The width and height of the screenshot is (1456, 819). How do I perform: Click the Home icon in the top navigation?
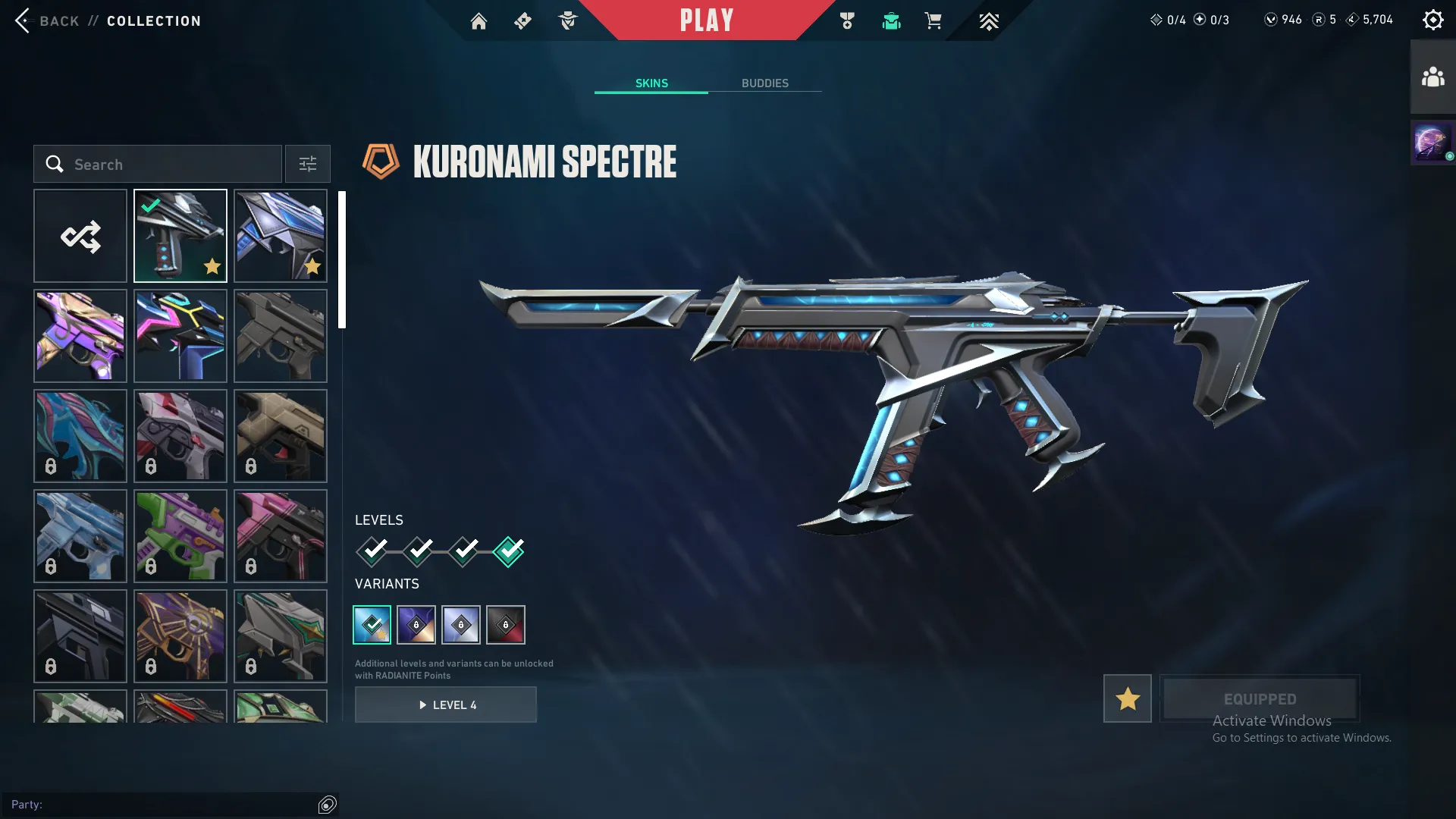tap(479, 20)
